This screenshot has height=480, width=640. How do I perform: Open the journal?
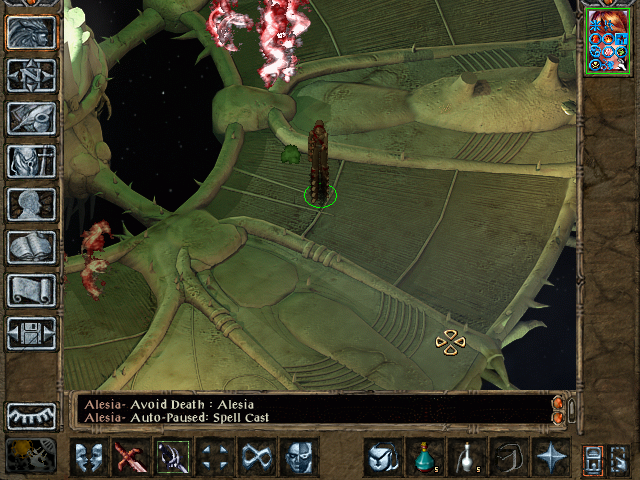32,118
